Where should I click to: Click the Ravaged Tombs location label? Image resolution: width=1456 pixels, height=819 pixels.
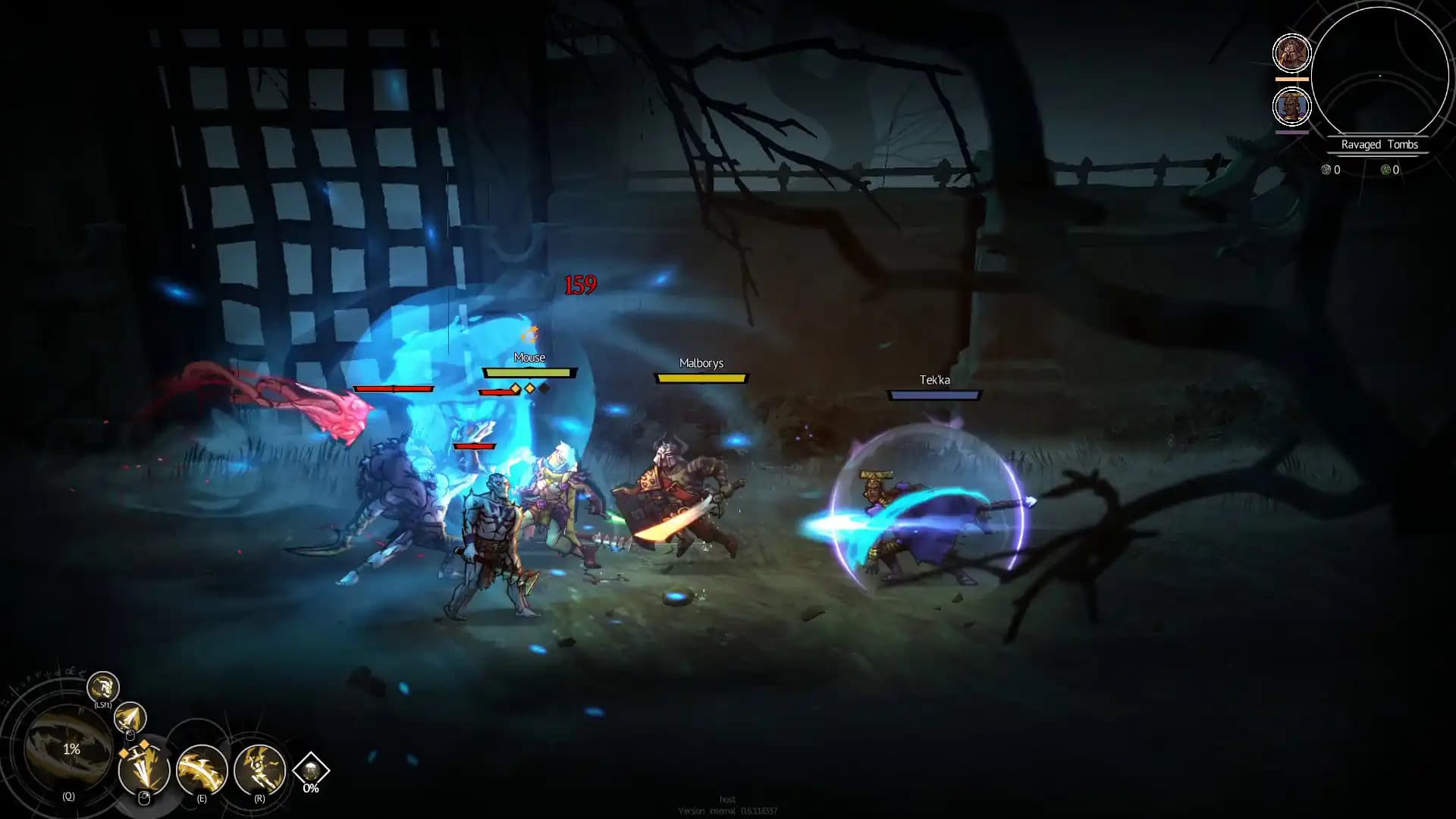coord(1378,144)
